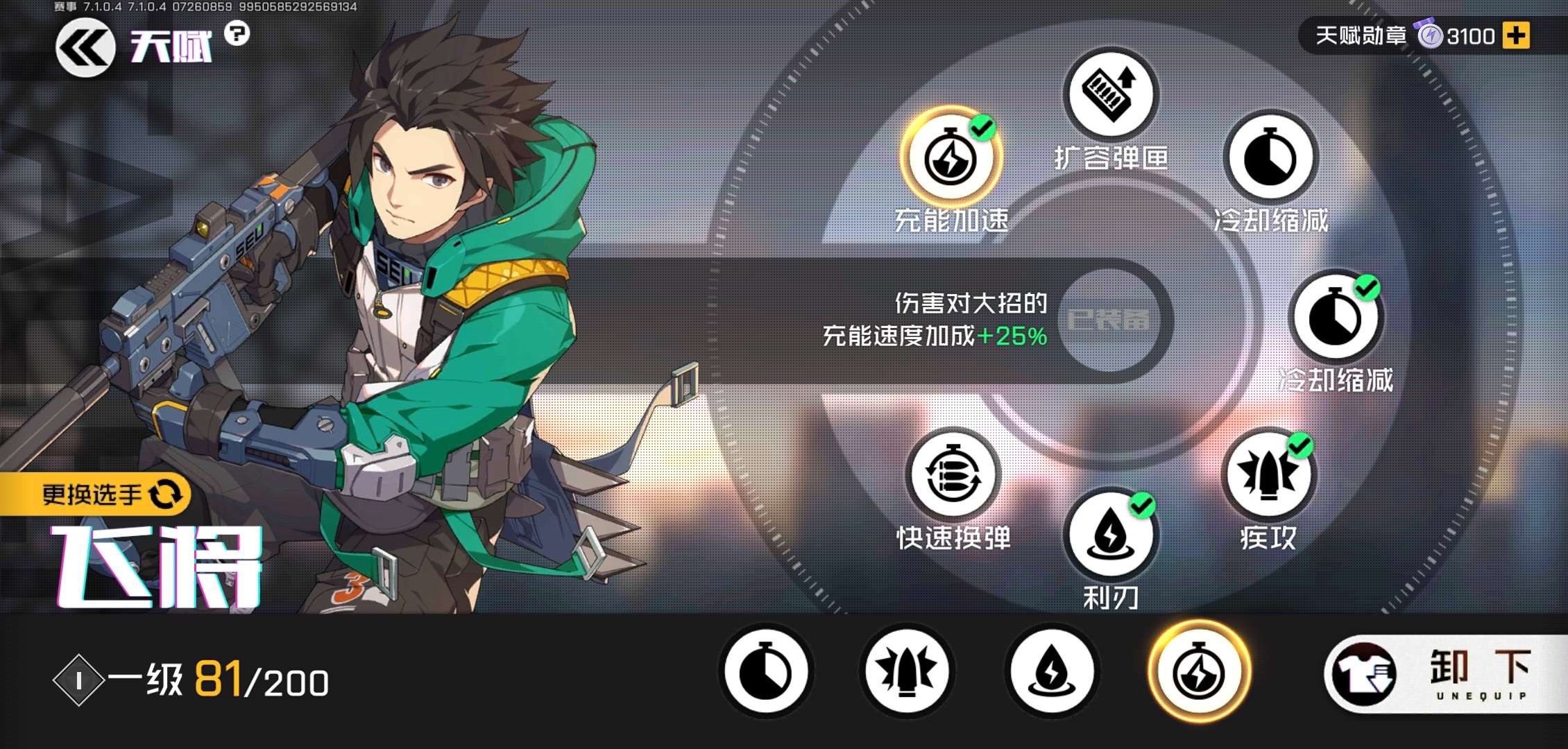Select the stopwatch talent icon in bottom bar
The width and height of the screenshot is (1568, 749).
766,671
